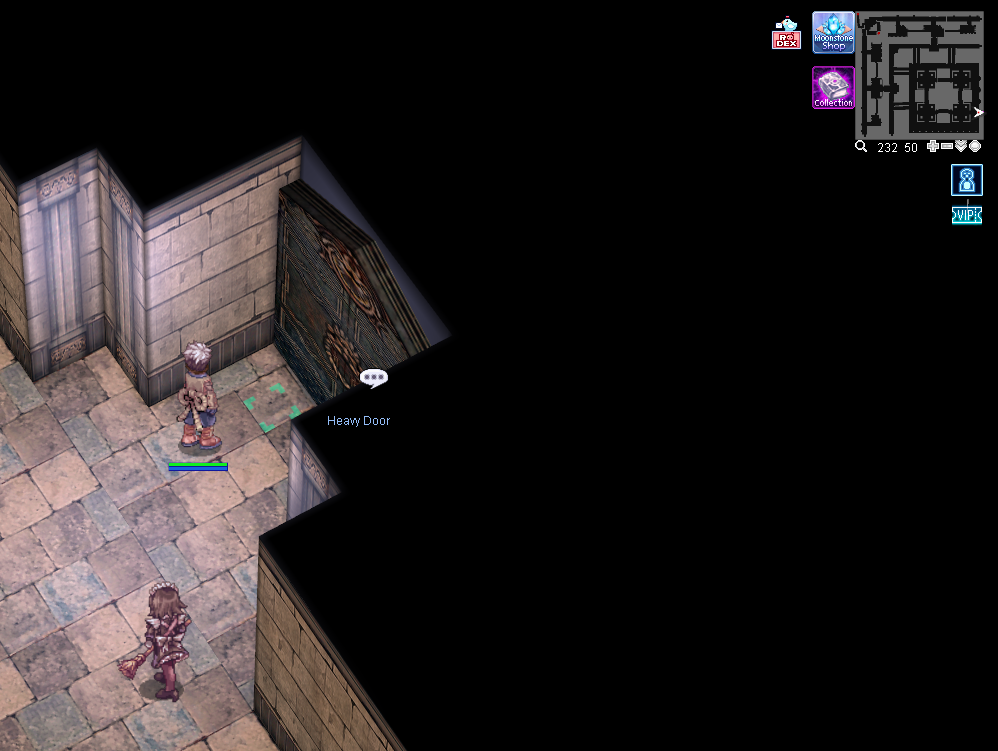This screenshot has width=998, height=751.
Task: Zoom out the minimap with minus button
Action: coord(947,146)
